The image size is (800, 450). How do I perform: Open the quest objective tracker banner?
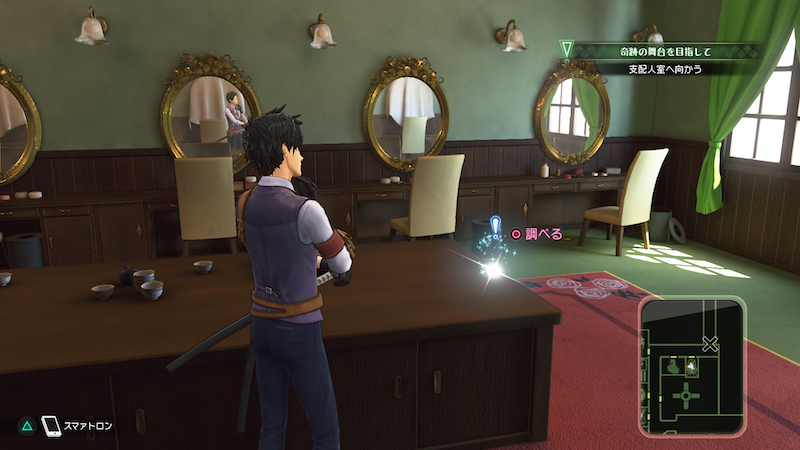pos(662,58)
